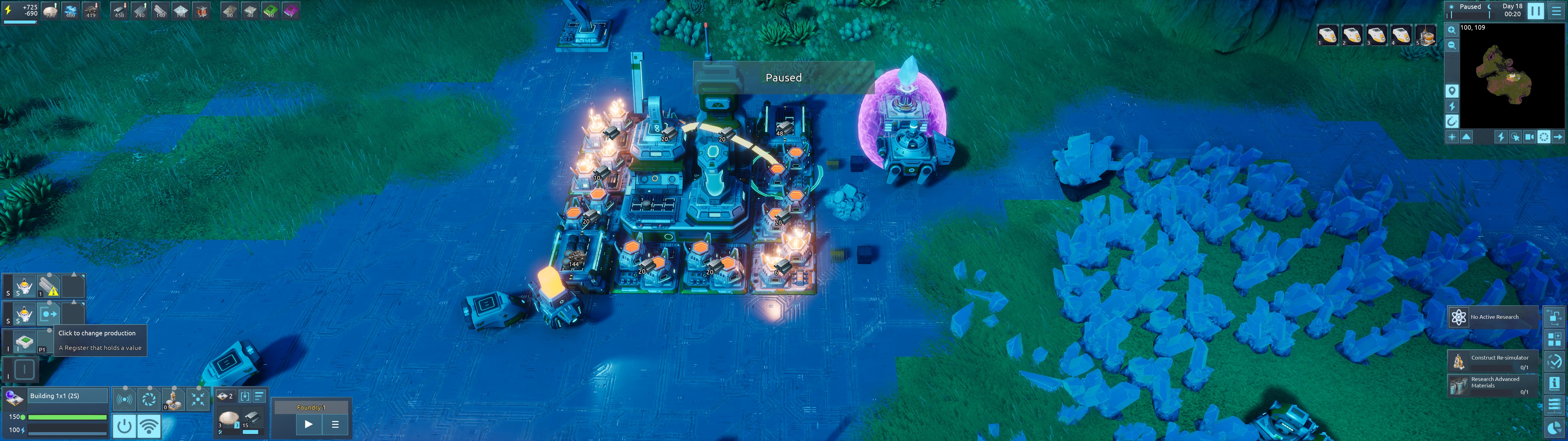Toggle the pause button next to the clock
Screen dimensions: 1568x441
pos(1536,10)
